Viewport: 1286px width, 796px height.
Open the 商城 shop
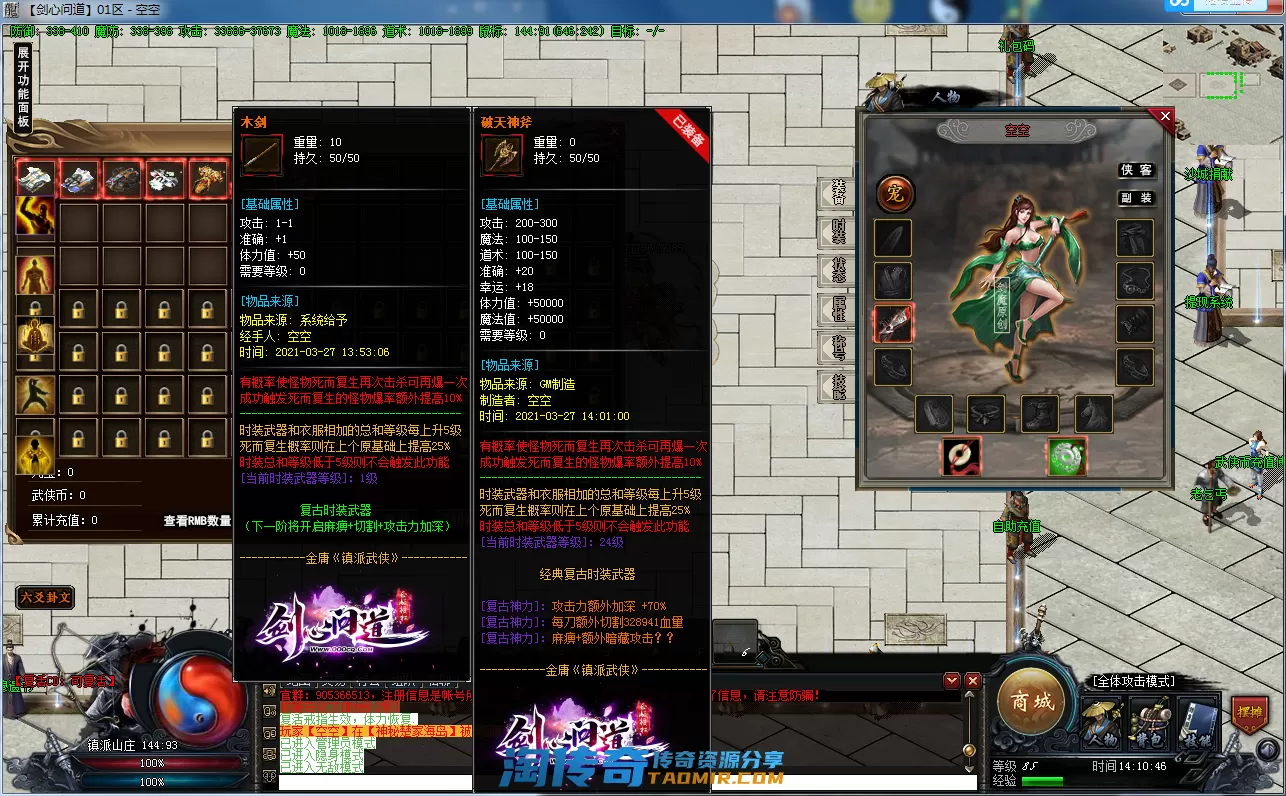[x=1032, y=702]
